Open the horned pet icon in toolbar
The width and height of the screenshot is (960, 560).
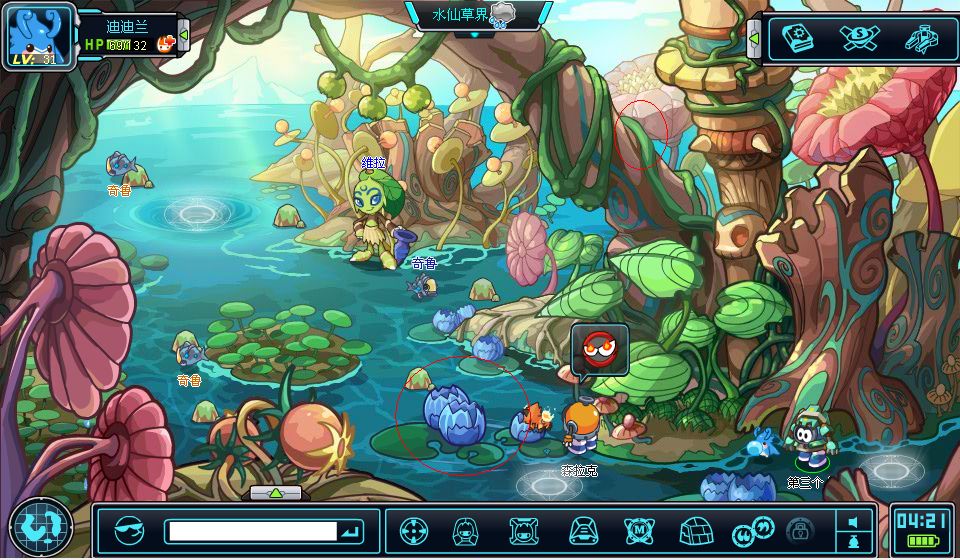tap(523, 530)
